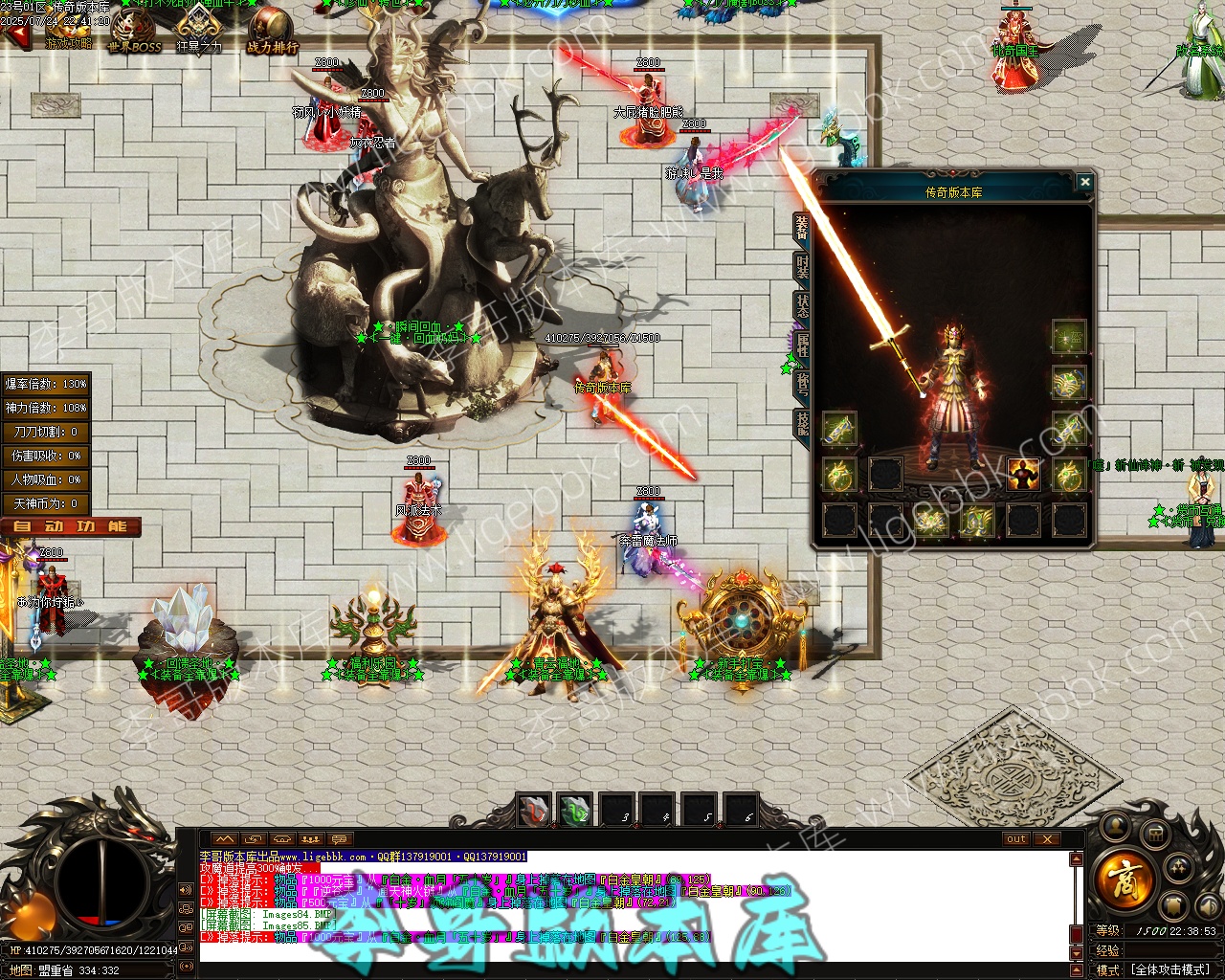Viewport: 1225px width, 980px height.
Task: Use the green item in hotbar slot two
Action: click(575, 811)
